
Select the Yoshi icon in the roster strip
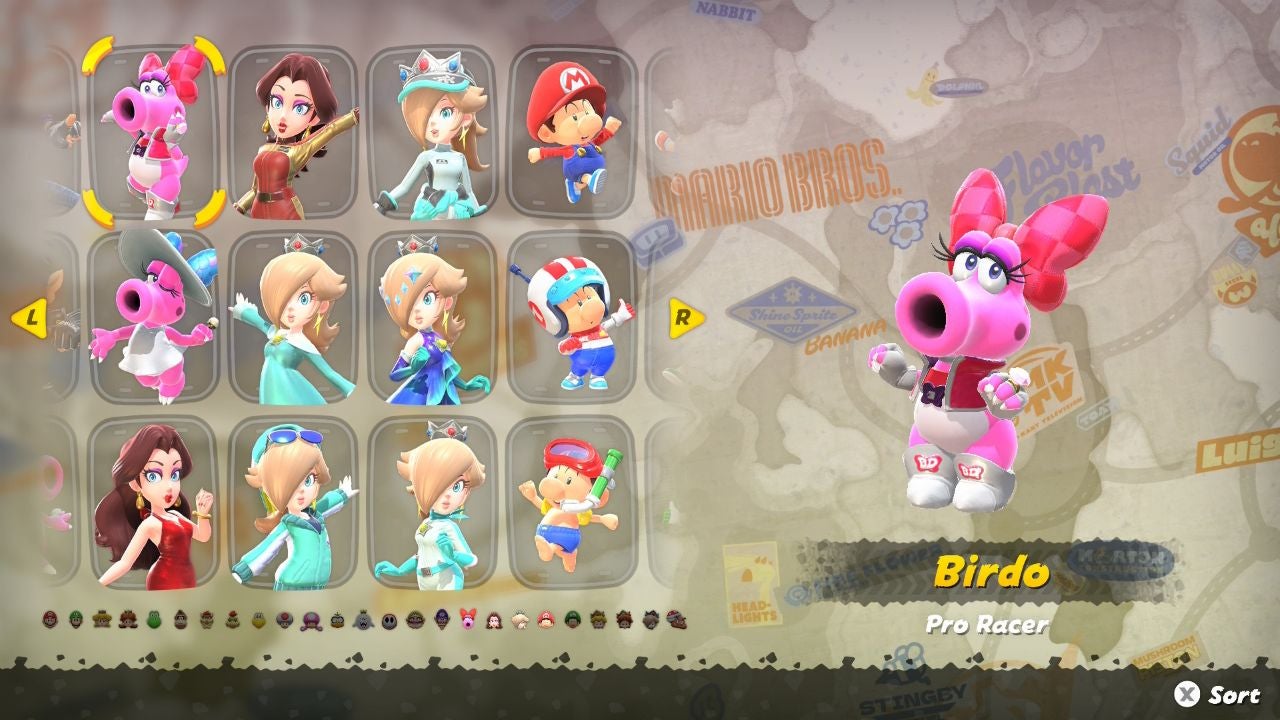[x=153, y=620]
